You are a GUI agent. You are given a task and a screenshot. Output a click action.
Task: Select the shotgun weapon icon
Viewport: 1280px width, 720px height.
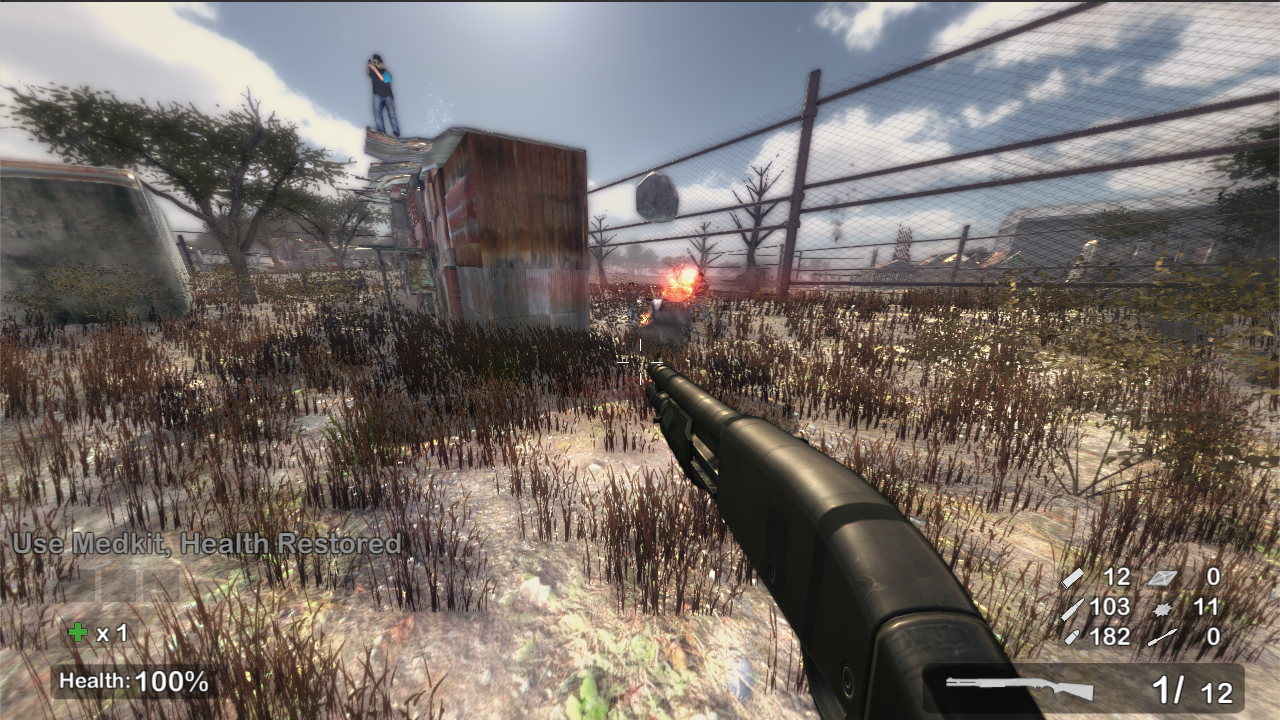click(1019, 688)
